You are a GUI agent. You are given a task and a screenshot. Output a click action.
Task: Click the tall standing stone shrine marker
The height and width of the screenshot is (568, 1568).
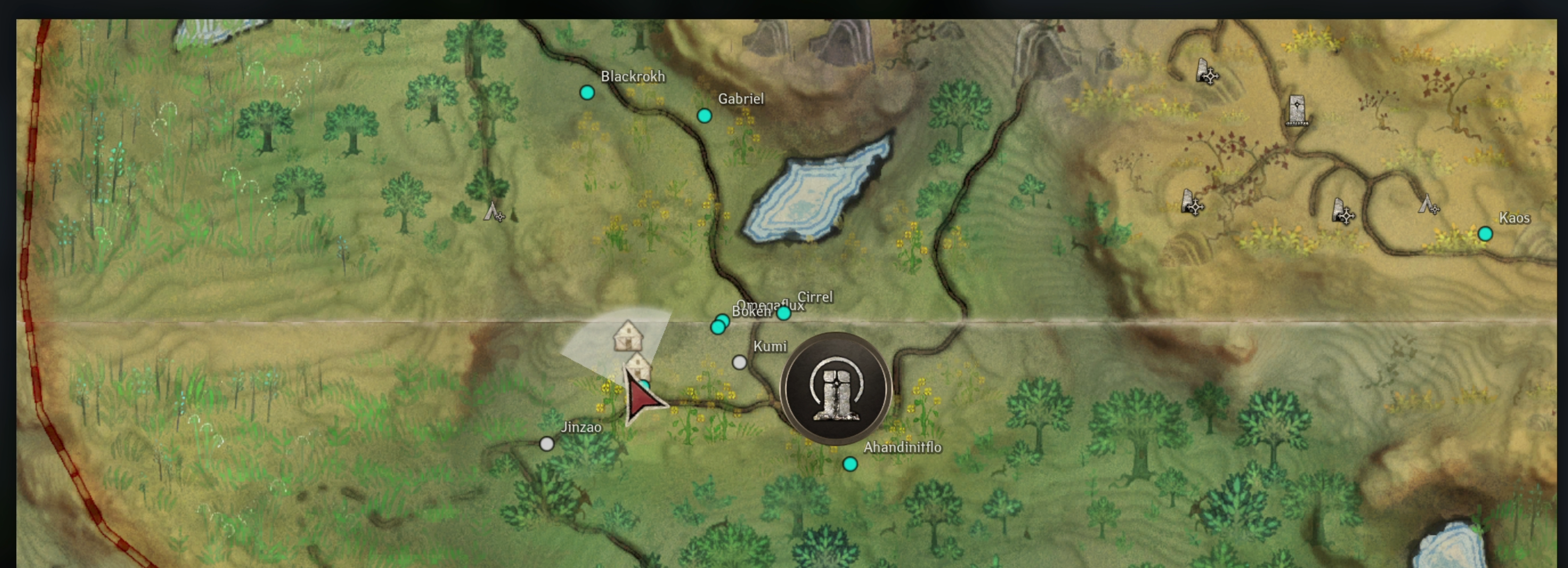(x=1297, y=111)
